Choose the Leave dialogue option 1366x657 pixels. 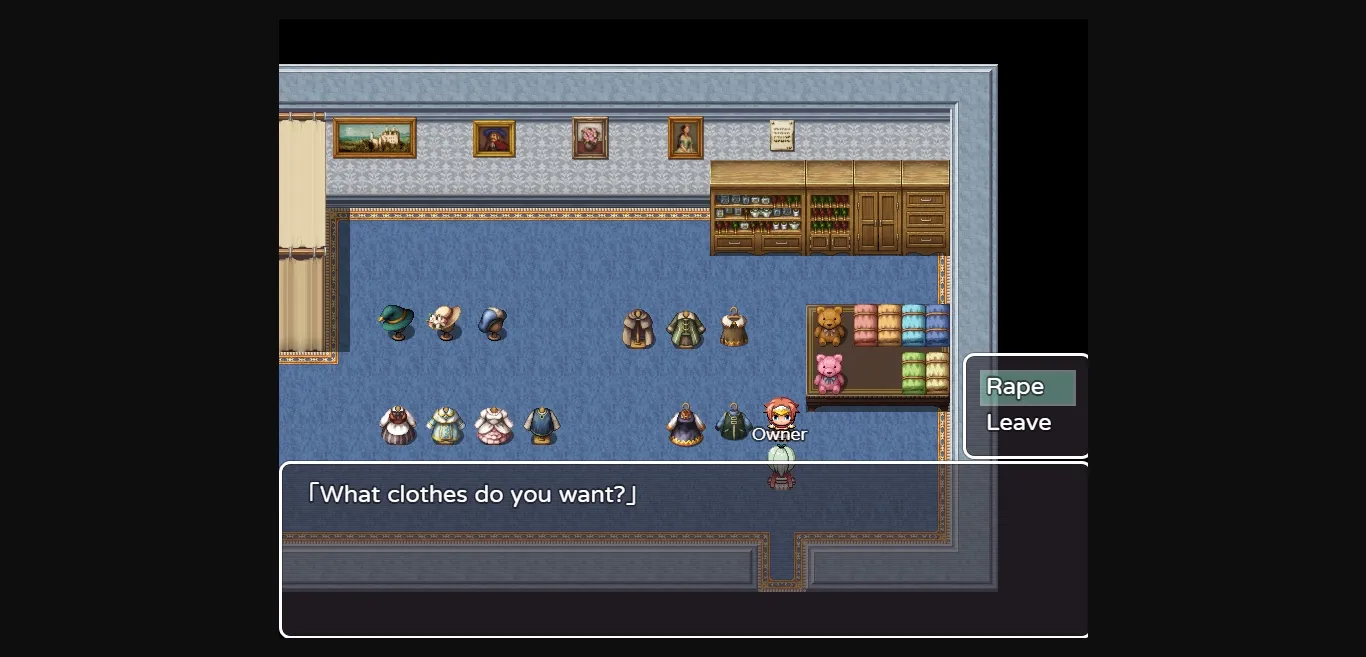(x=1019, y=423)
